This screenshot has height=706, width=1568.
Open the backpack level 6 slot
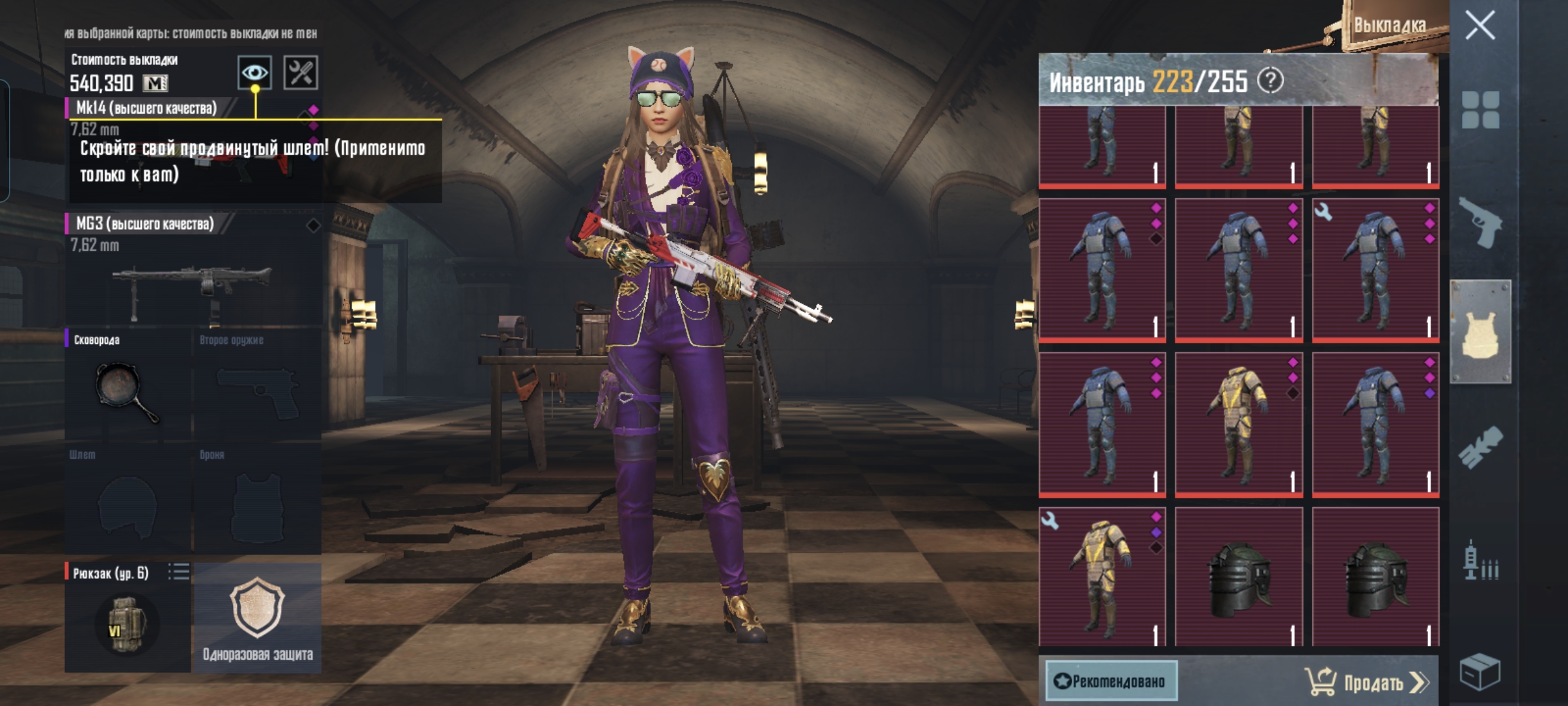(127, 619)
